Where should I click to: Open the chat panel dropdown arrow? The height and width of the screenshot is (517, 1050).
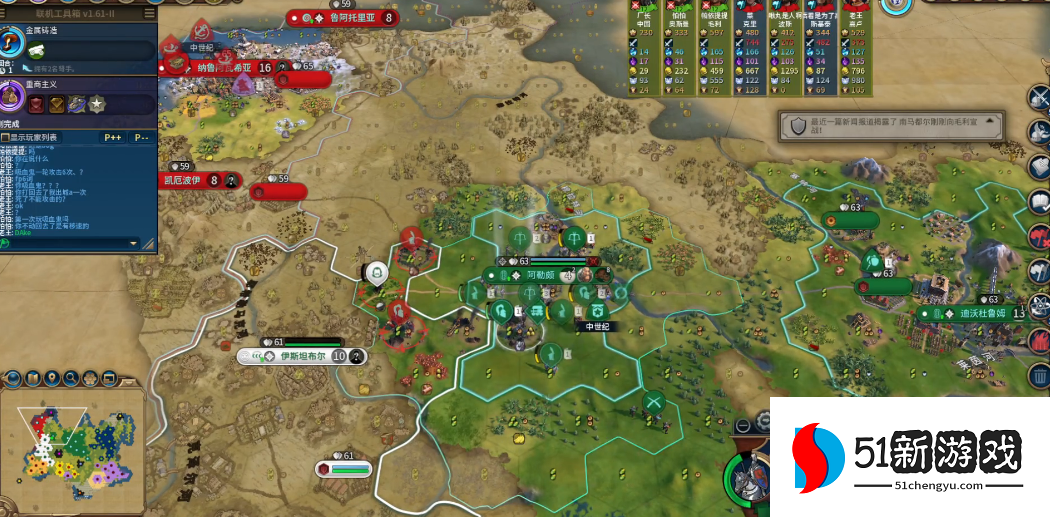(133, 243)
